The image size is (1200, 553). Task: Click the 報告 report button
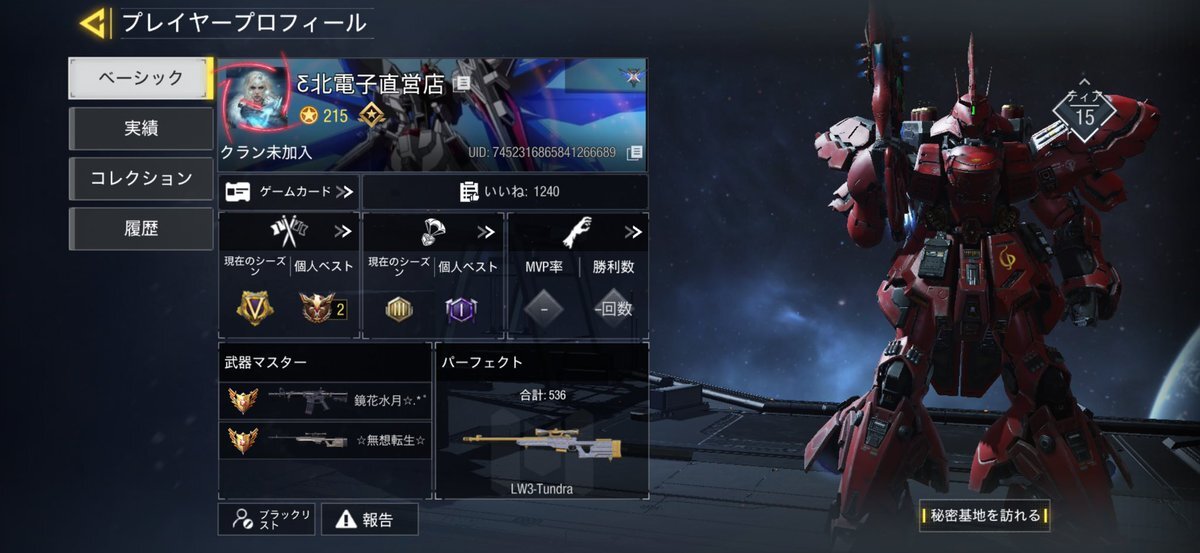(x=368, y=519)
